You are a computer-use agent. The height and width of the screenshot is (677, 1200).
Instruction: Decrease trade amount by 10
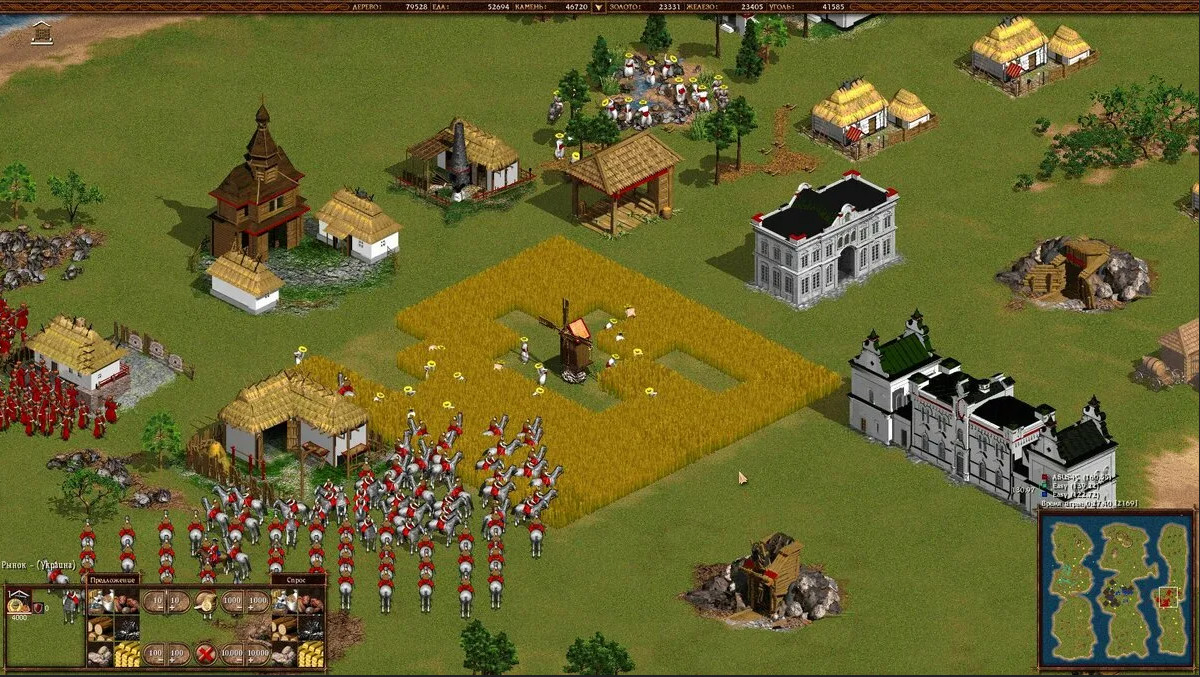pyautogui.click(x=153, y=602)
